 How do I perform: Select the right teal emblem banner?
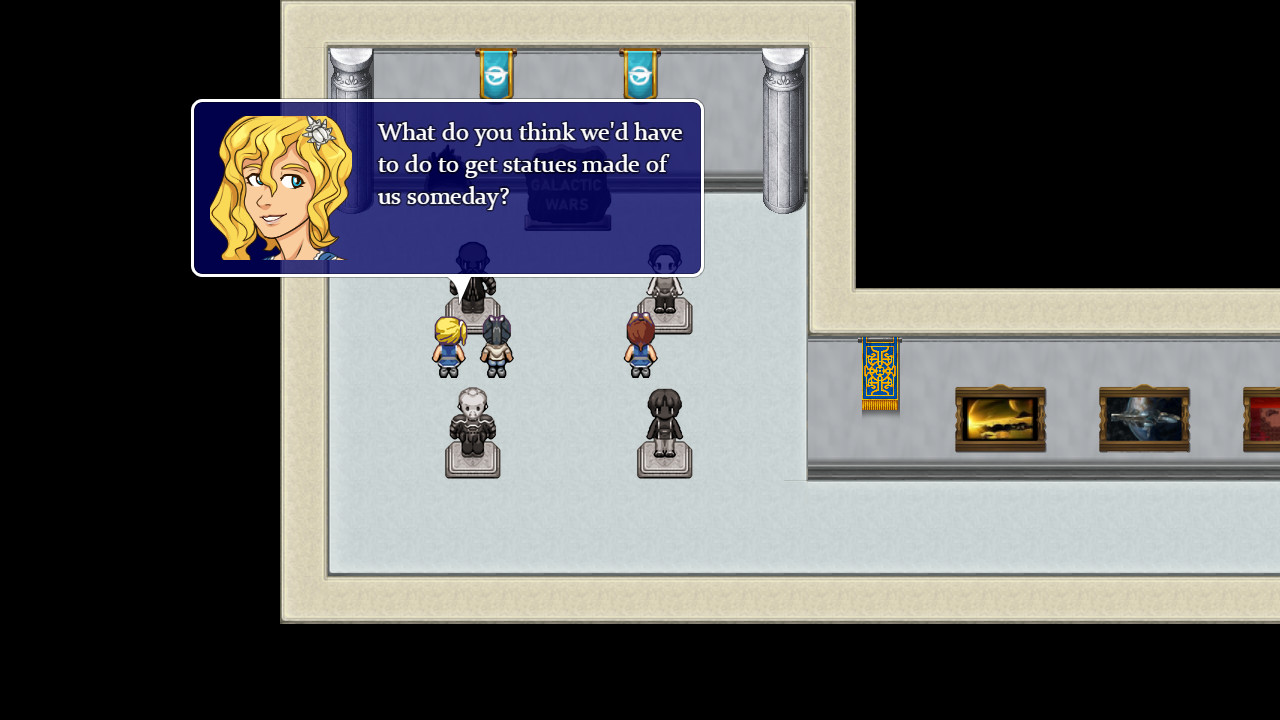(639, 73)
